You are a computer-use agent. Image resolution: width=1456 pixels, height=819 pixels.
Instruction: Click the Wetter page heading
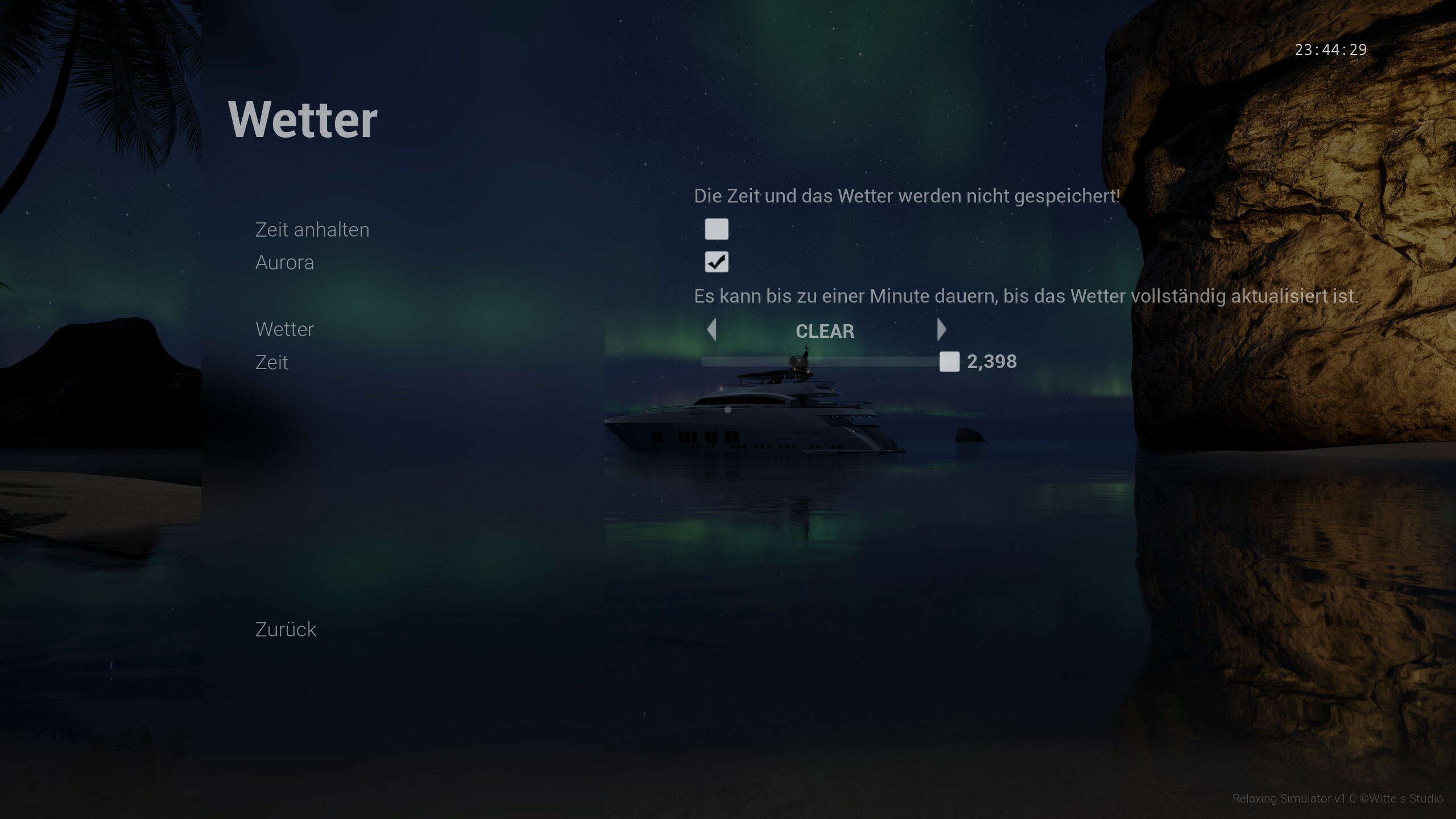click(x=303, y=118)
